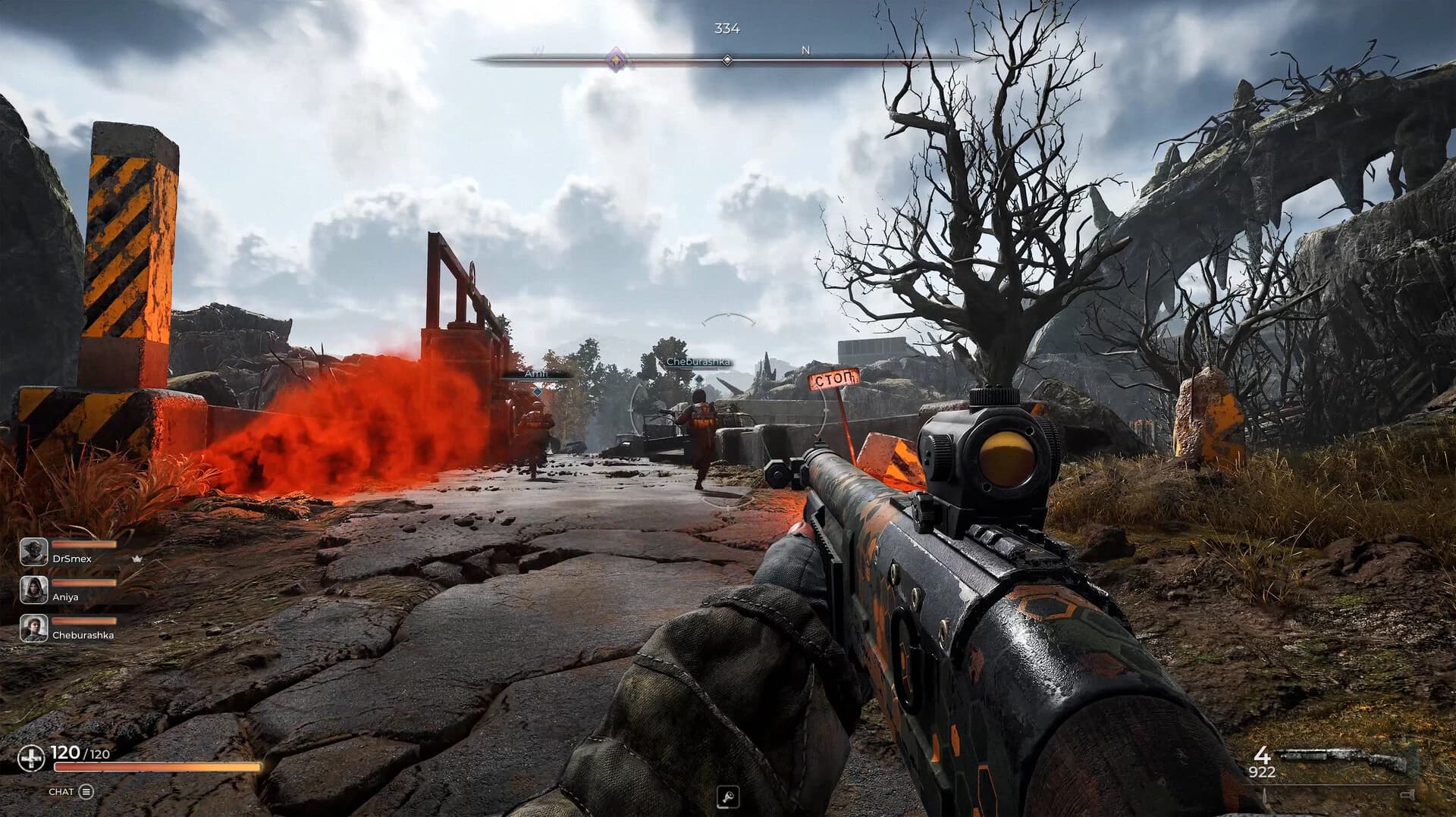Click Aniya's health bar in the squad list

click(x=83, y=583)
